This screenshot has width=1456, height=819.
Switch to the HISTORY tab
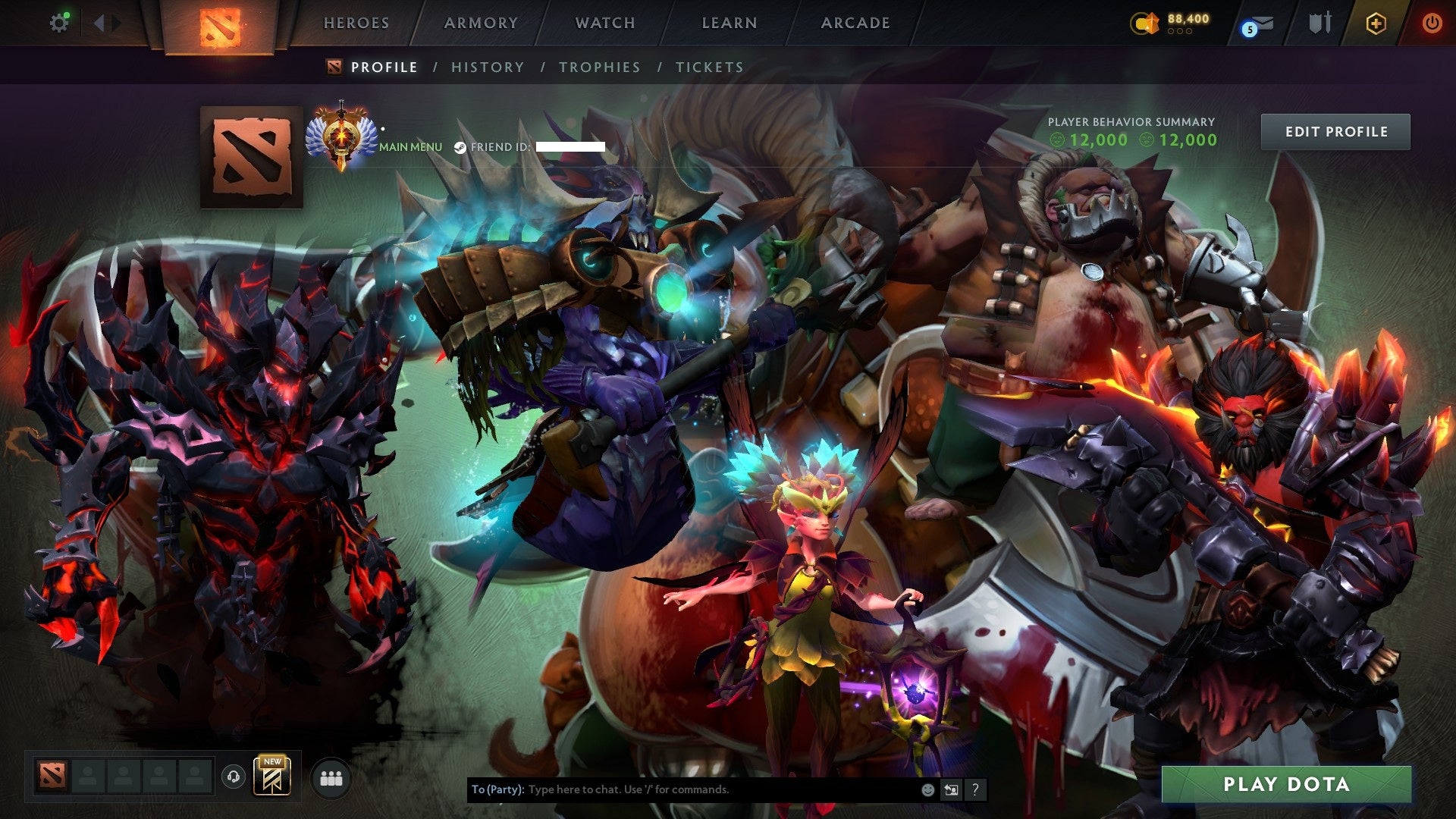coord(487,67)
